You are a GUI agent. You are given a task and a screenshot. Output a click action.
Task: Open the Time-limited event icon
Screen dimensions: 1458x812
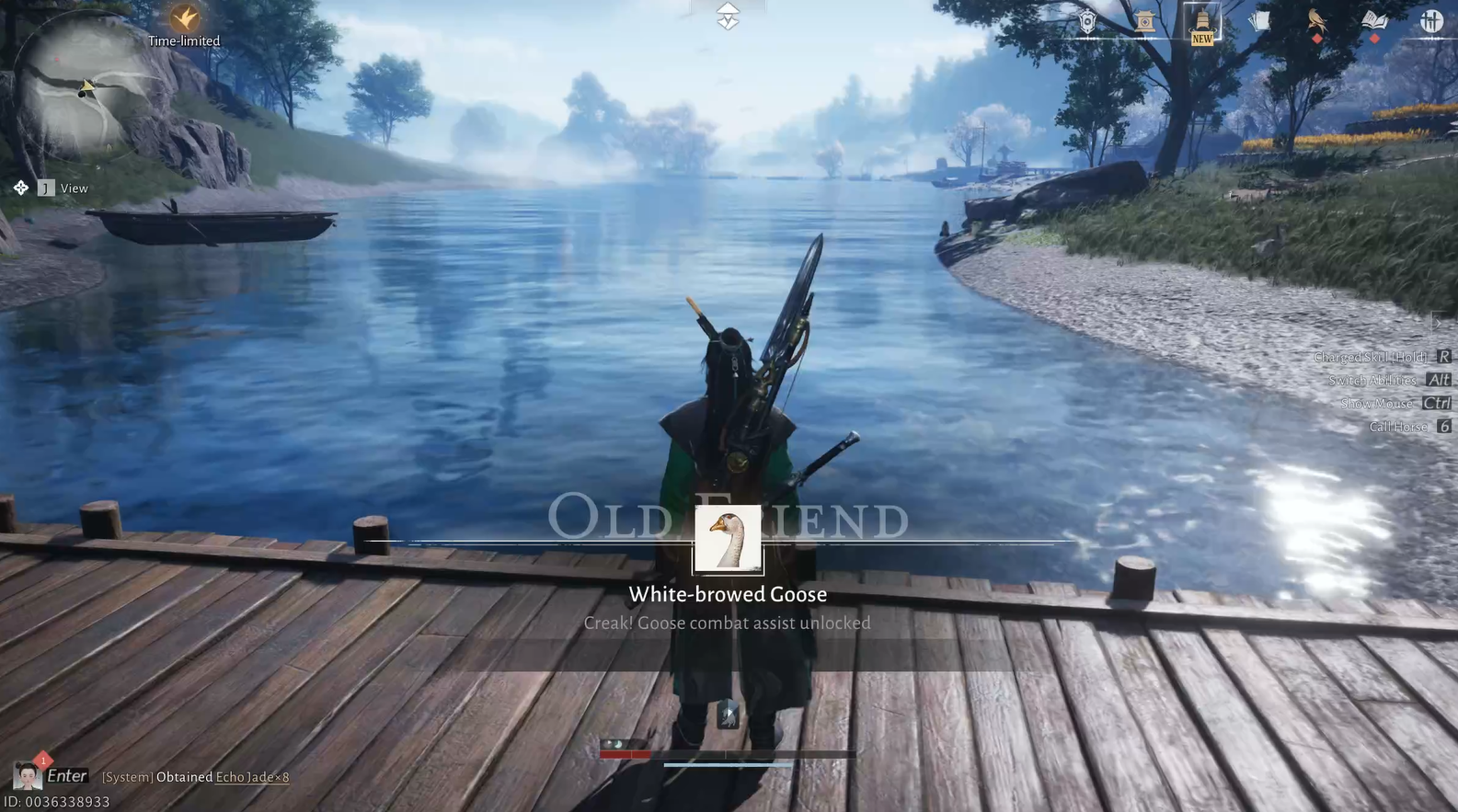point(184,18)
